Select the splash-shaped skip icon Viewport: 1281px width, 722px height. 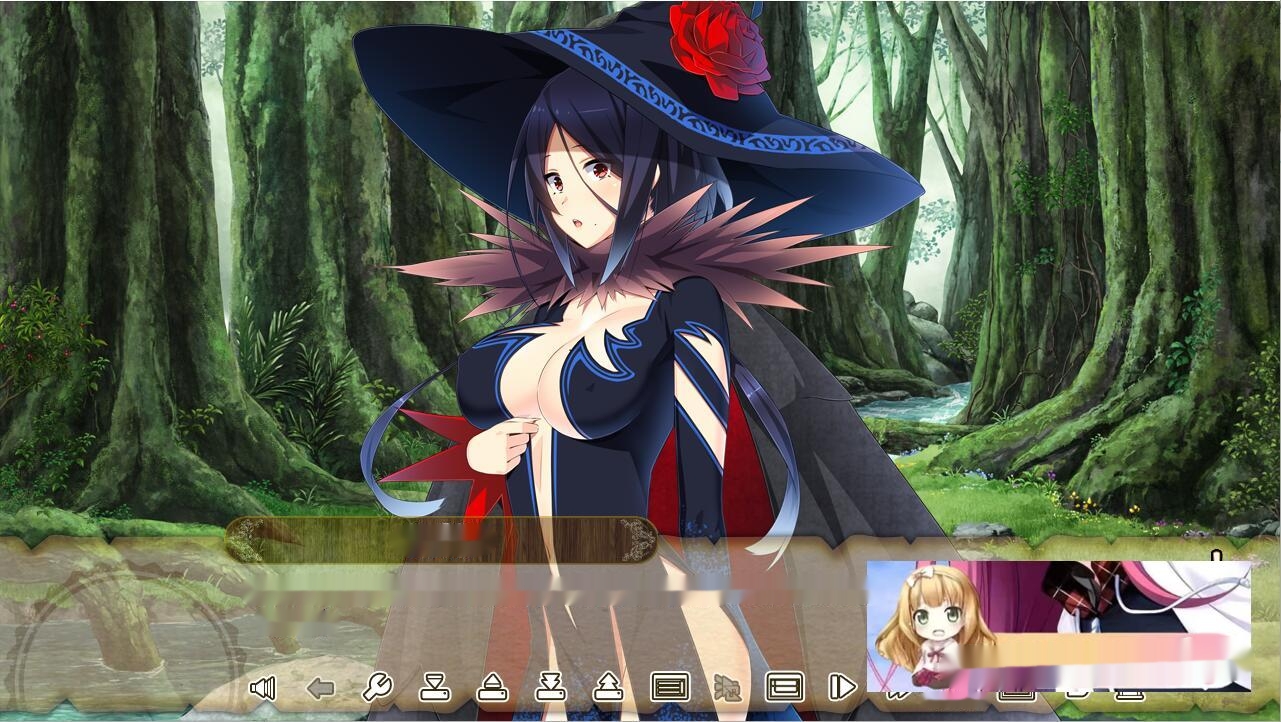(726, 688)
